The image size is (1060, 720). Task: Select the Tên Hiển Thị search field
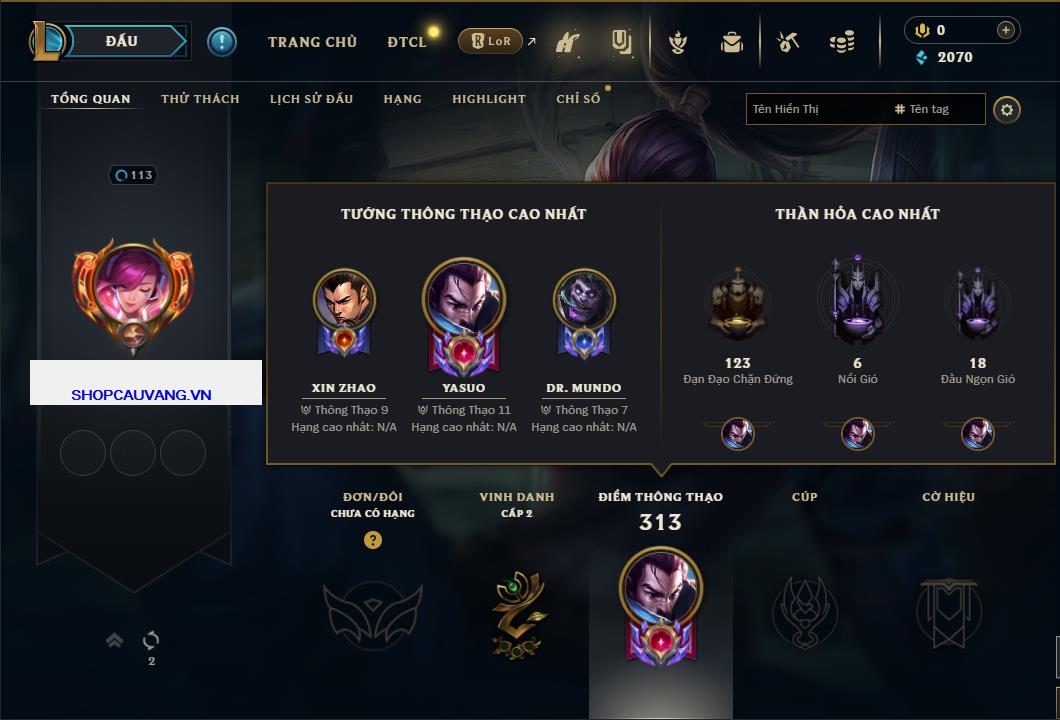(x=815, y=109)
